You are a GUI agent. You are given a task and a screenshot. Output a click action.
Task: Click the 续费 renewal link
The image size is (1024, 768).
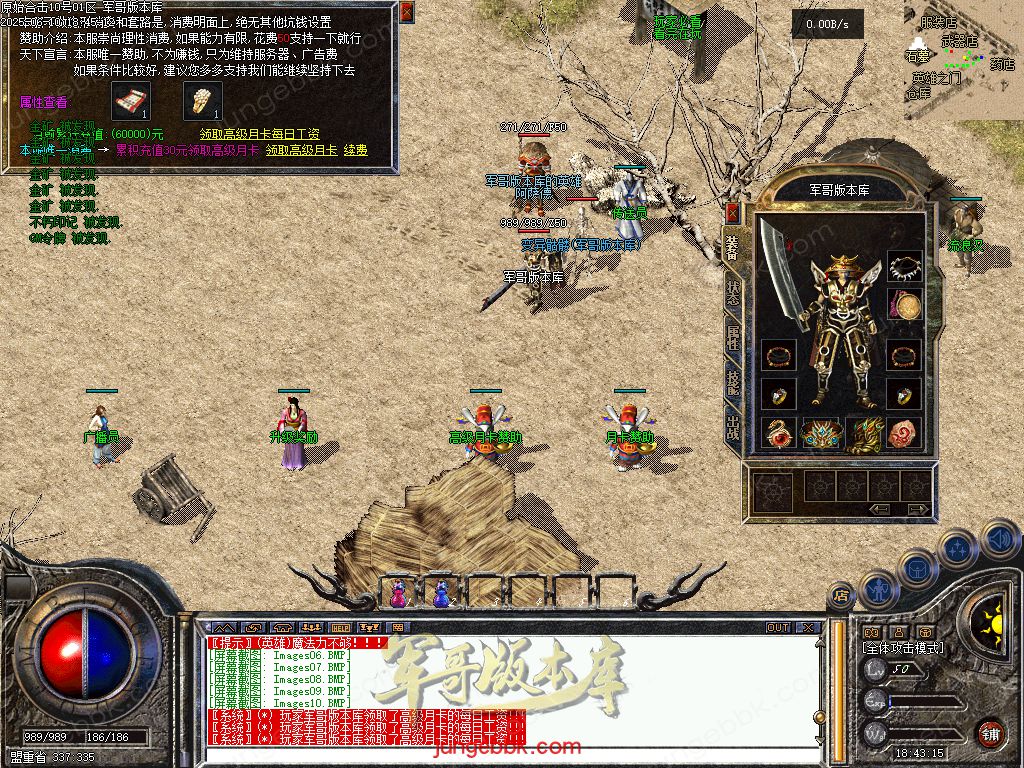point(356,150)
